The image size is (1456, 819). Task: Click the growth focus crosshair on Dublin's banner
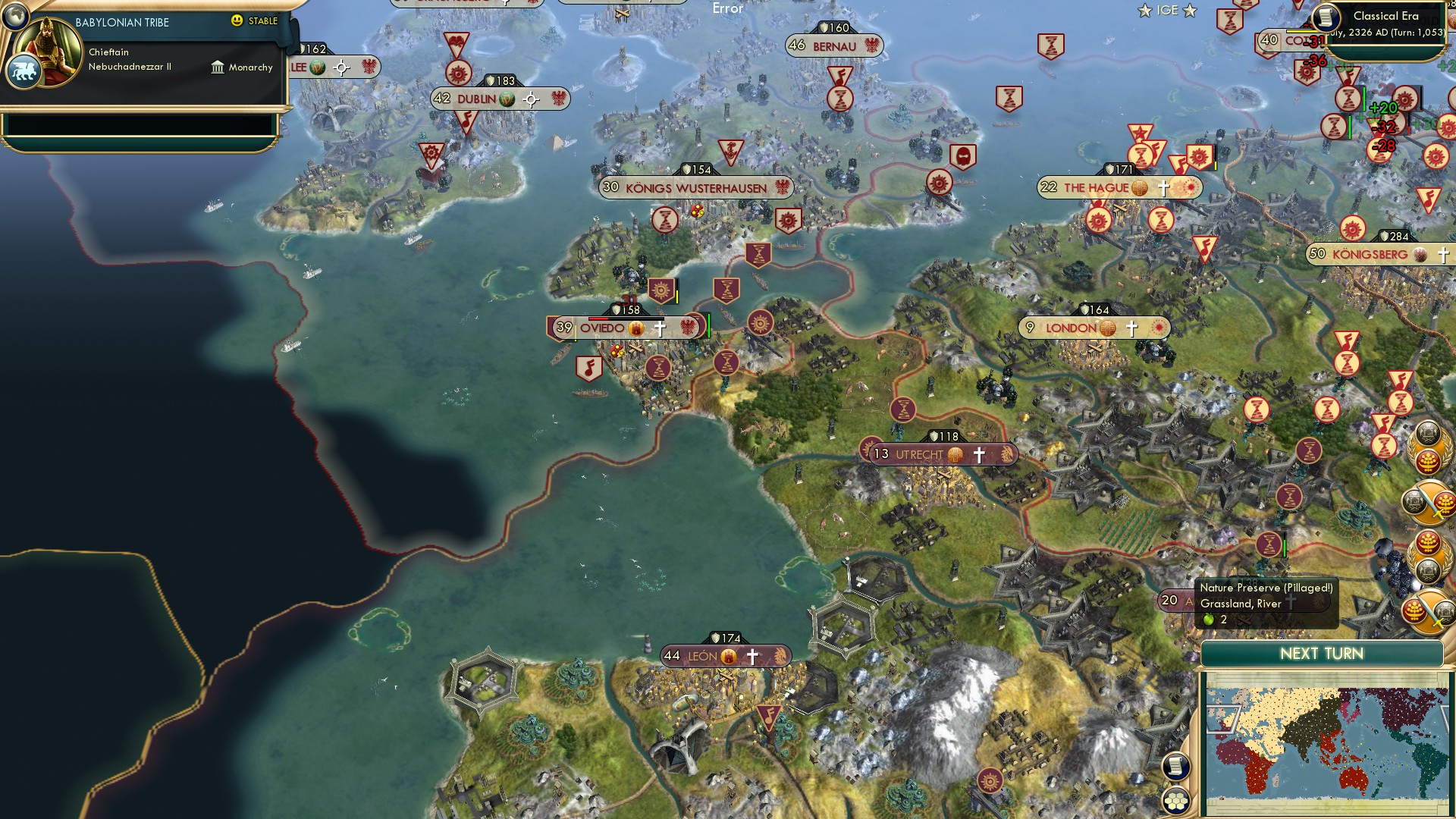[x=531, y=98]
